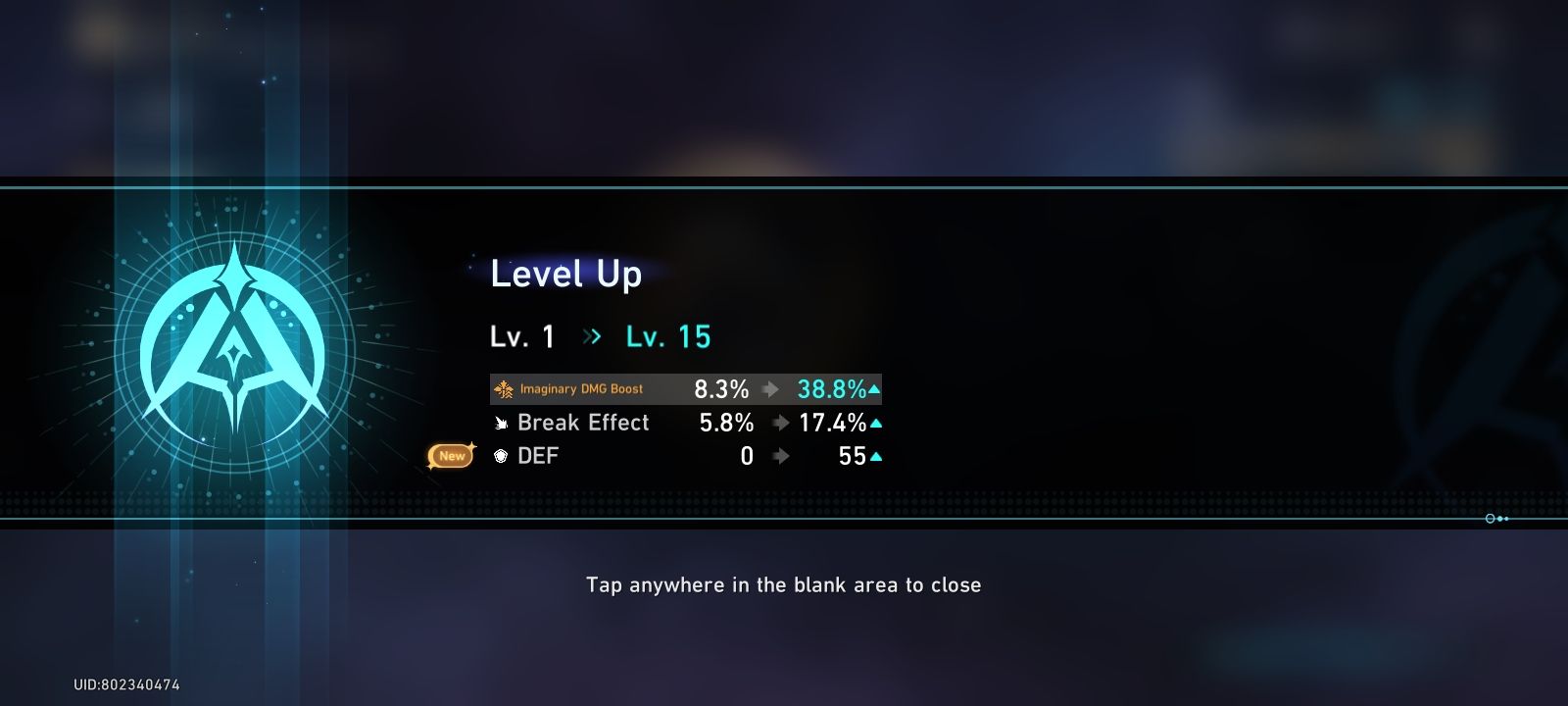Select the 'Lv. 1' label

tap(521, 336)
